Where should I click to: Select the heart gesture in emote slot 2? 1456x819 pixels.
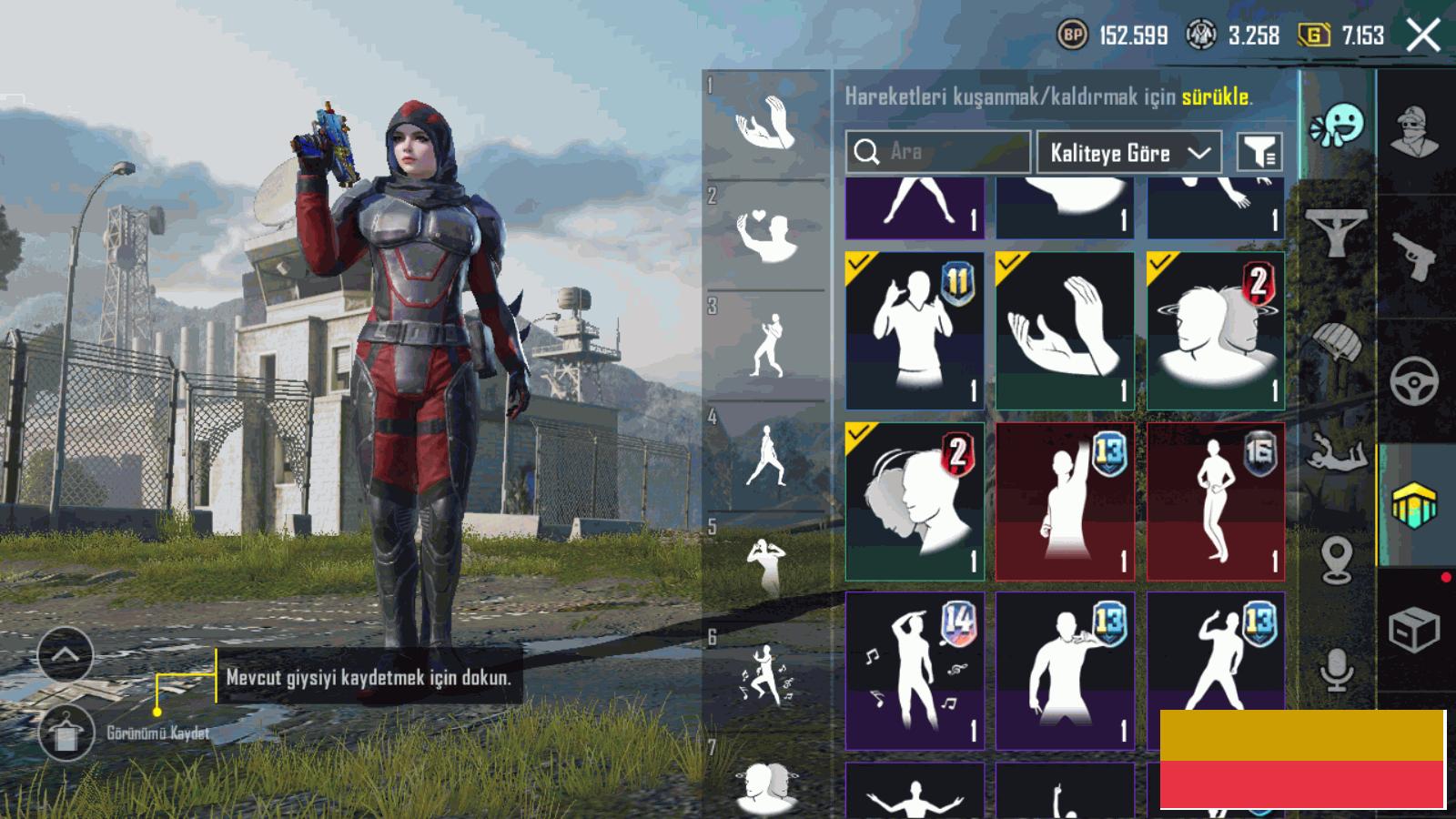click(x=766, y=235)
